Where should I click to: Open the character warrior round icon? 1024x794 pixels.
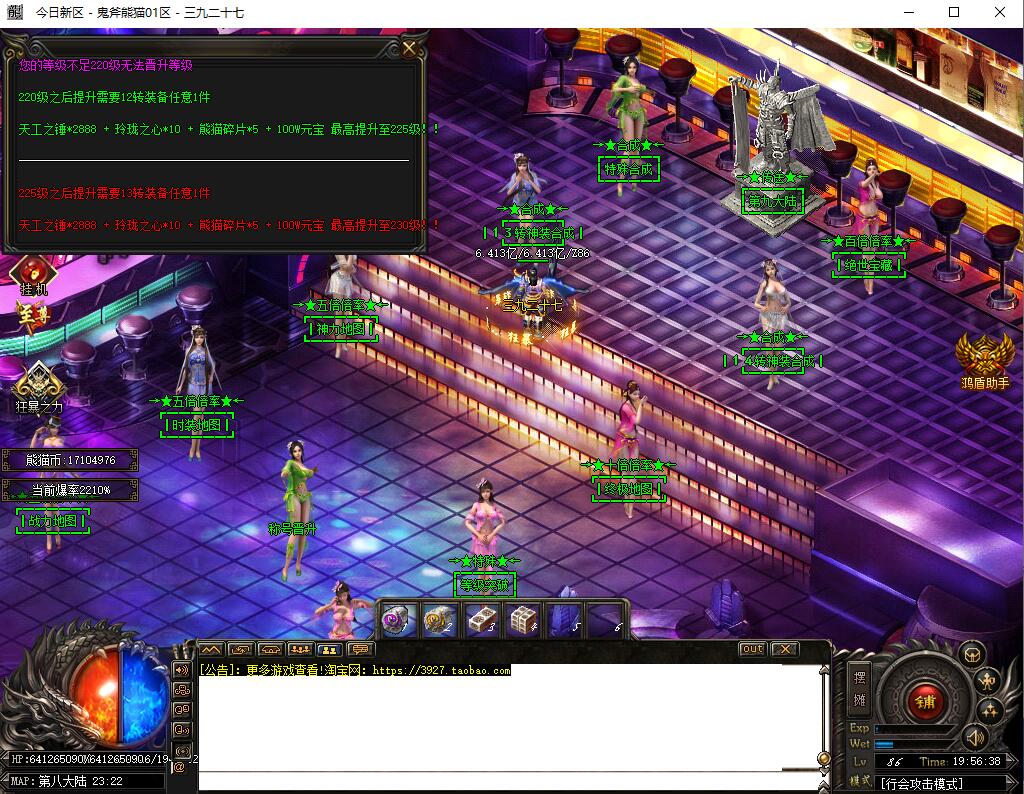(x=988, y=682)
